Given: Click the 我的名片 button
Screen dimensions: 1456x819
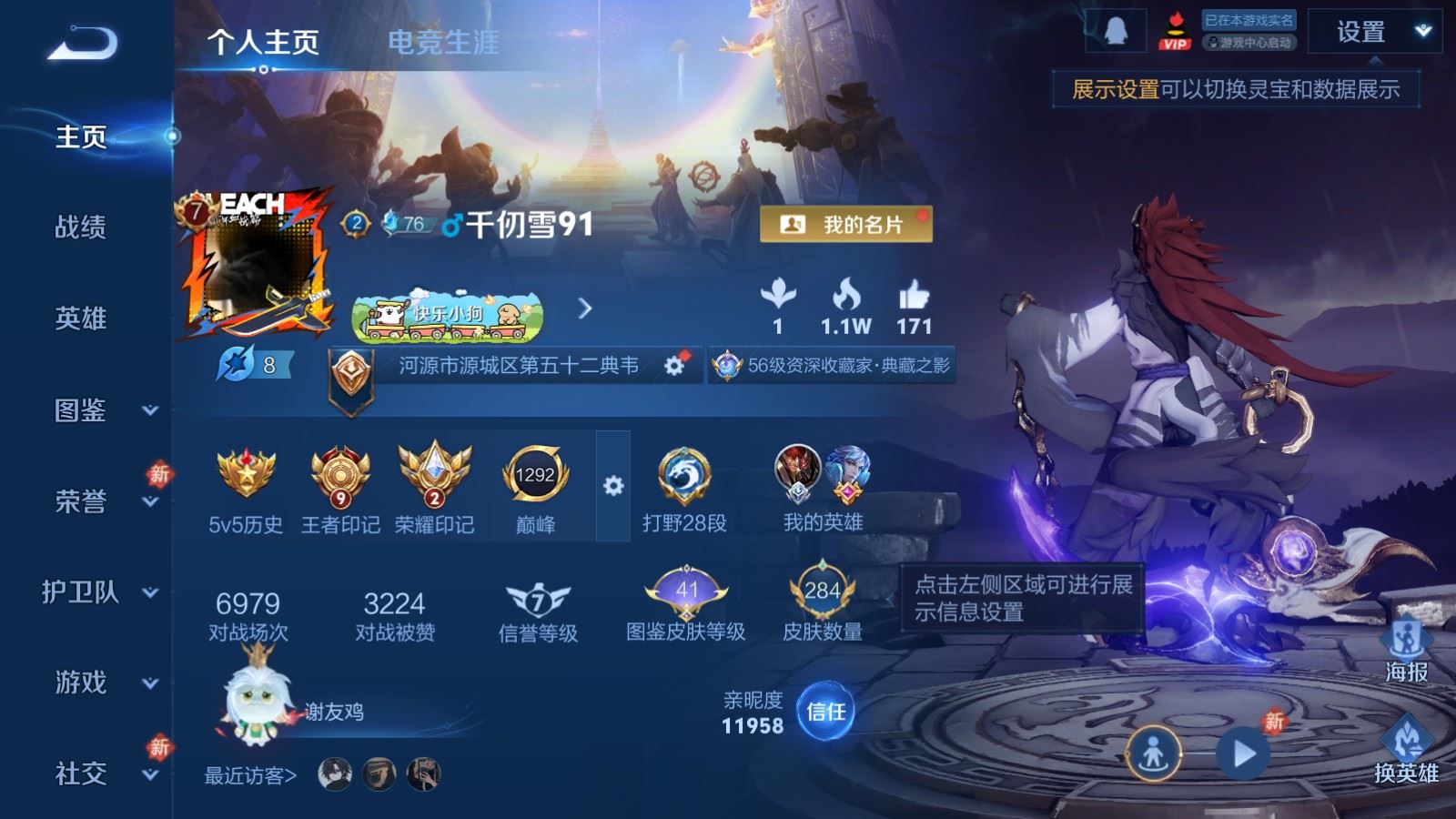Looking at the screenshot, I should (x=845, y=225).
